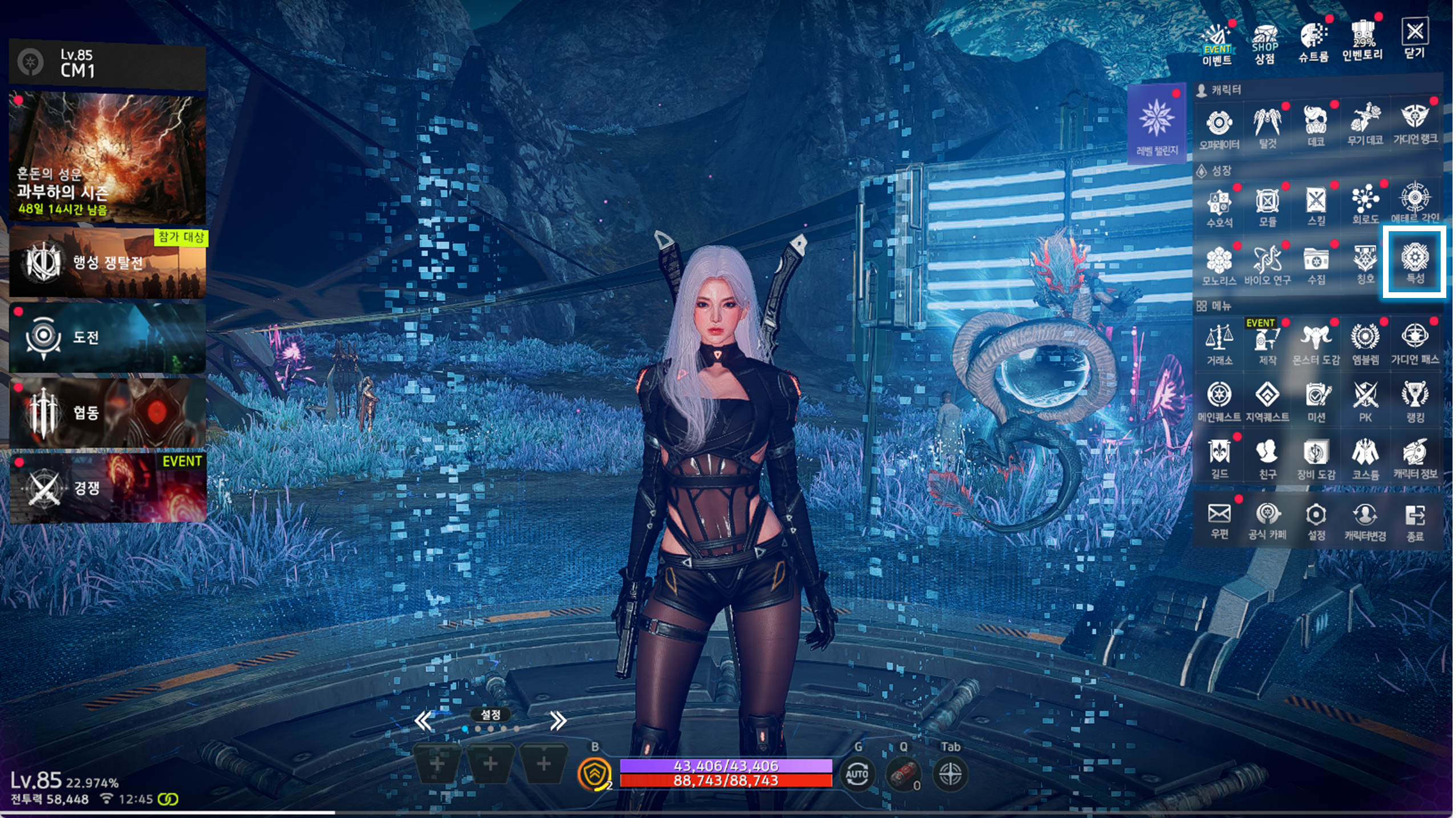Open the 탈것 mount menu
The width and height of the screenshot is (1456, 818).
click(1267, 127)
